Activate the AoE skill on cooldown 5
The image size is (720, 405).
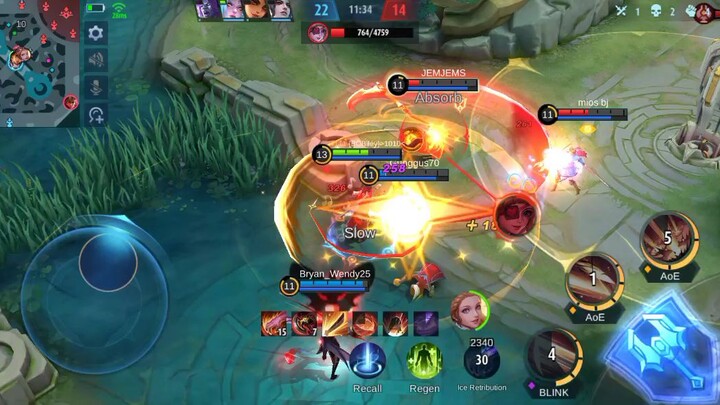[x=668, y=241]
